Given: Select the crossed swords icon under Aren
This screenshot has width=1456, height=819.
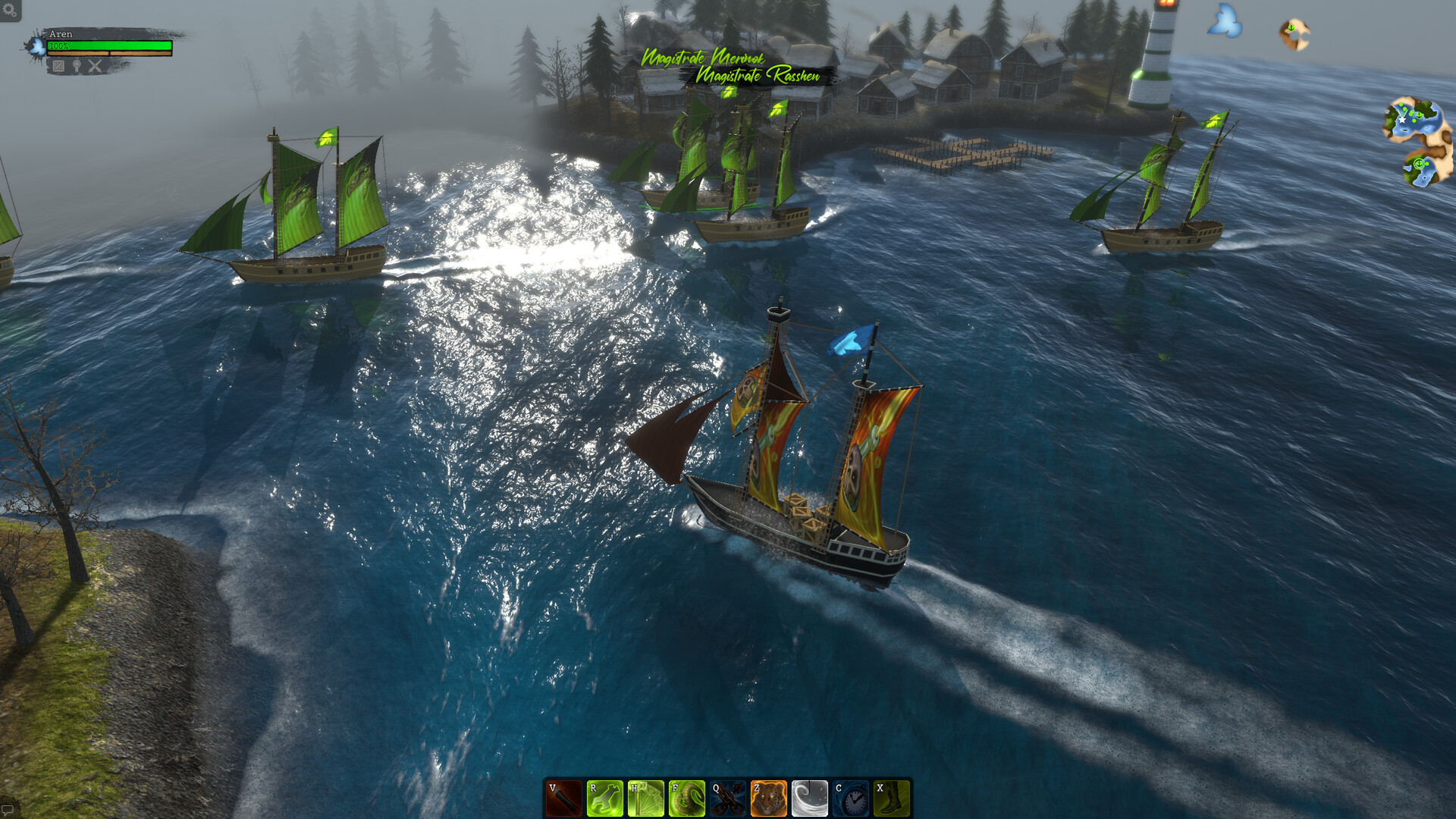Looking at the screenshot, I should click(x=95, y=66).
